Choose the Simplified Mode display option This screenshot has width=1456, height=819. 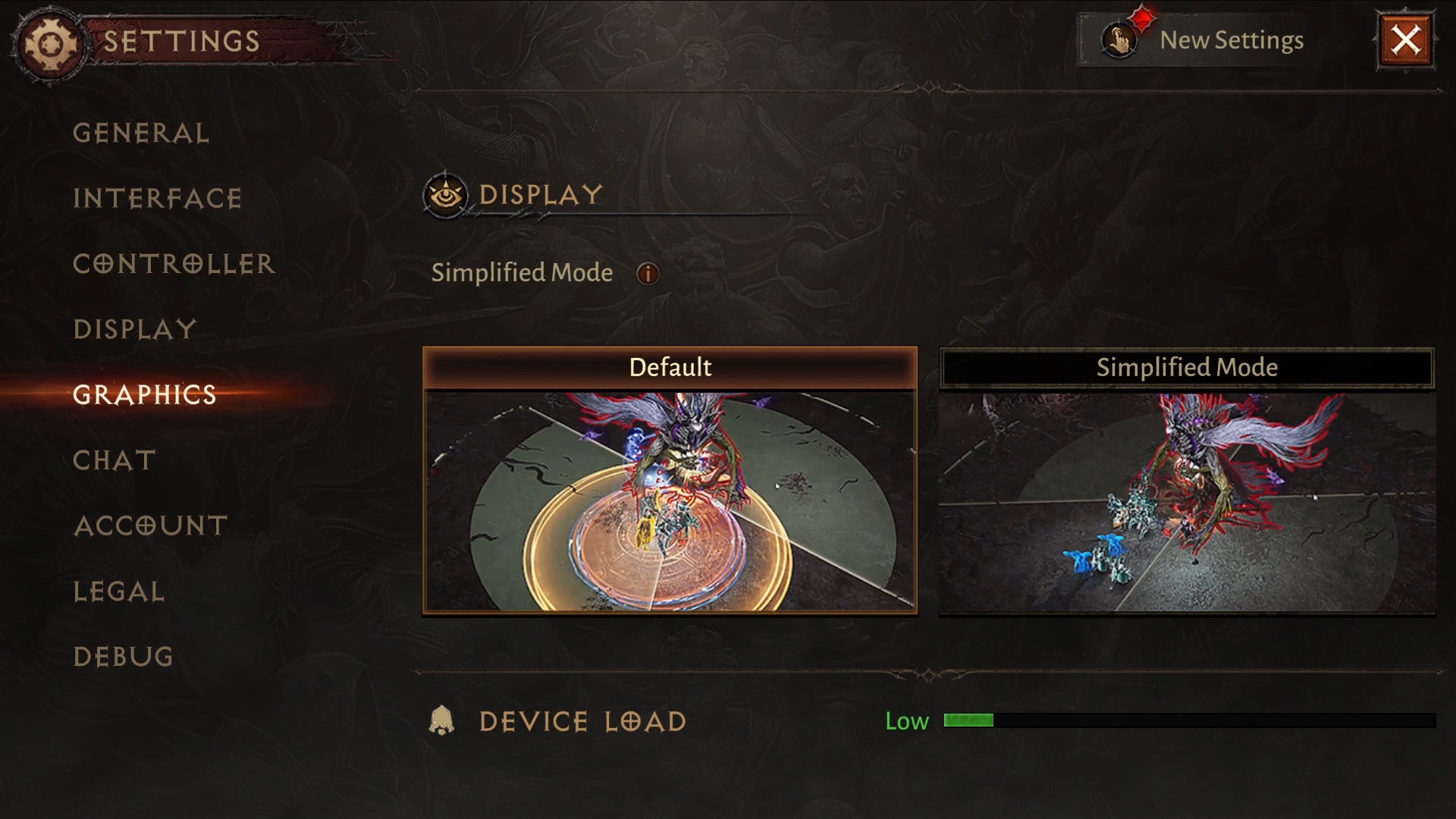click(1187, 480)
